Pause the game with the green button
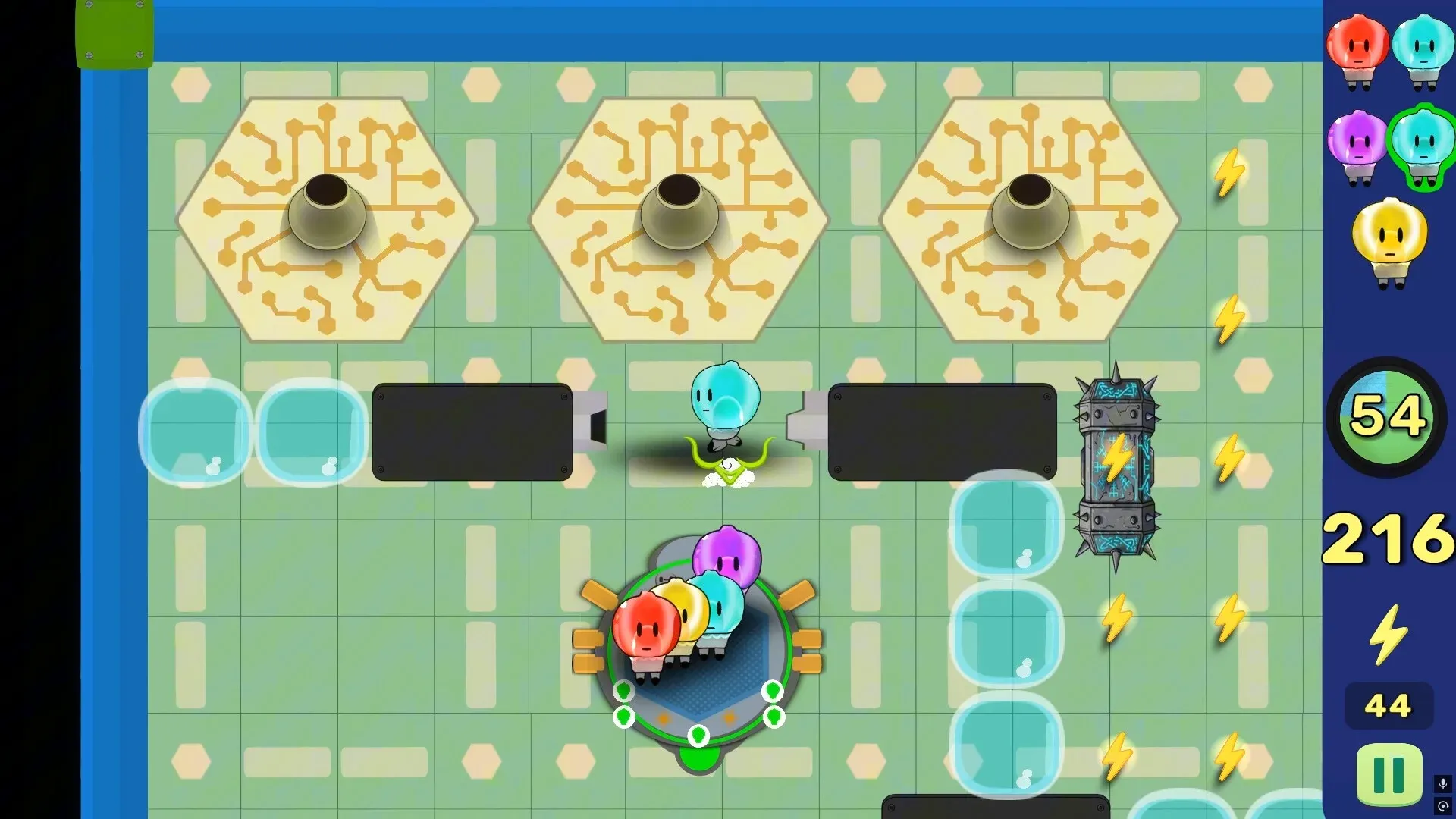This screenshot has width=1456, height=819. pos(1389,774)
